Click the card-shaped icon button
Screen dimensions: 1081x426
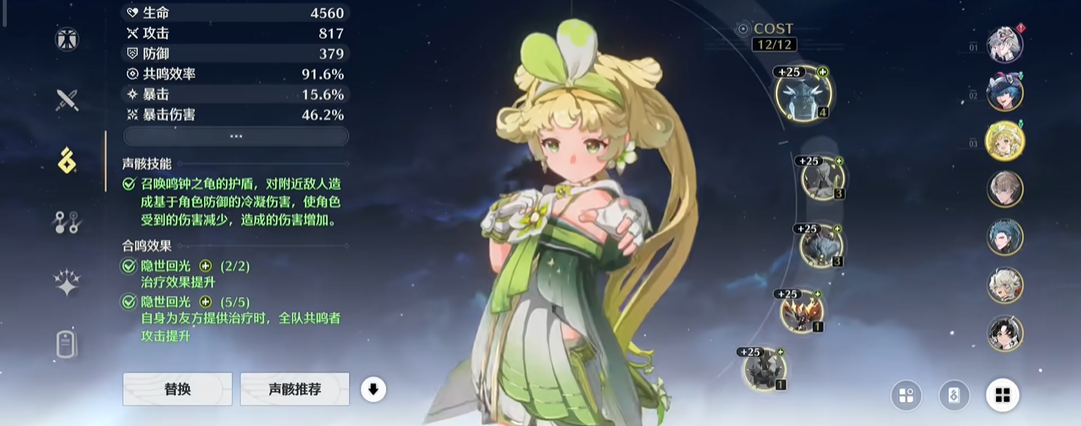pos(954,395)
